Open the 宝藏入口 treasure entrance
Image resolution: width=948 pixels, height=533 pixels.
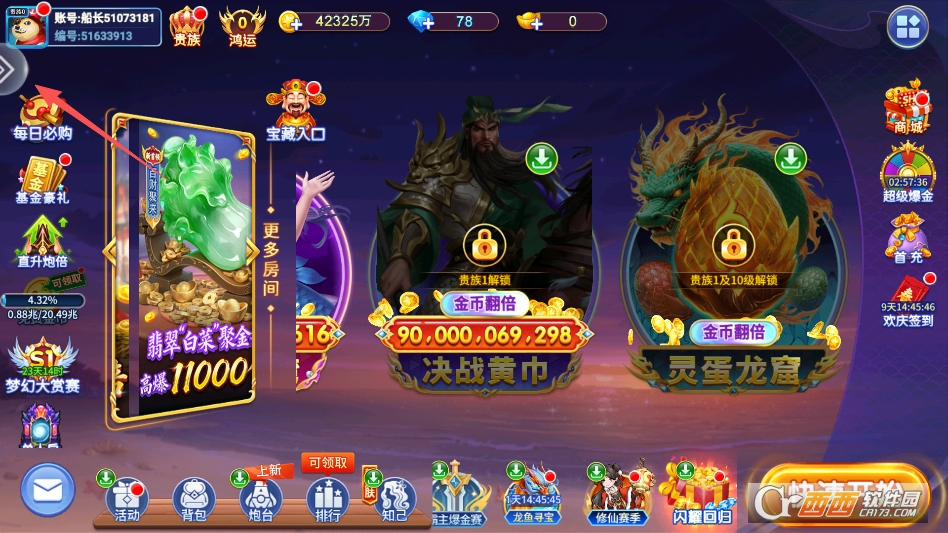[295, 110]
